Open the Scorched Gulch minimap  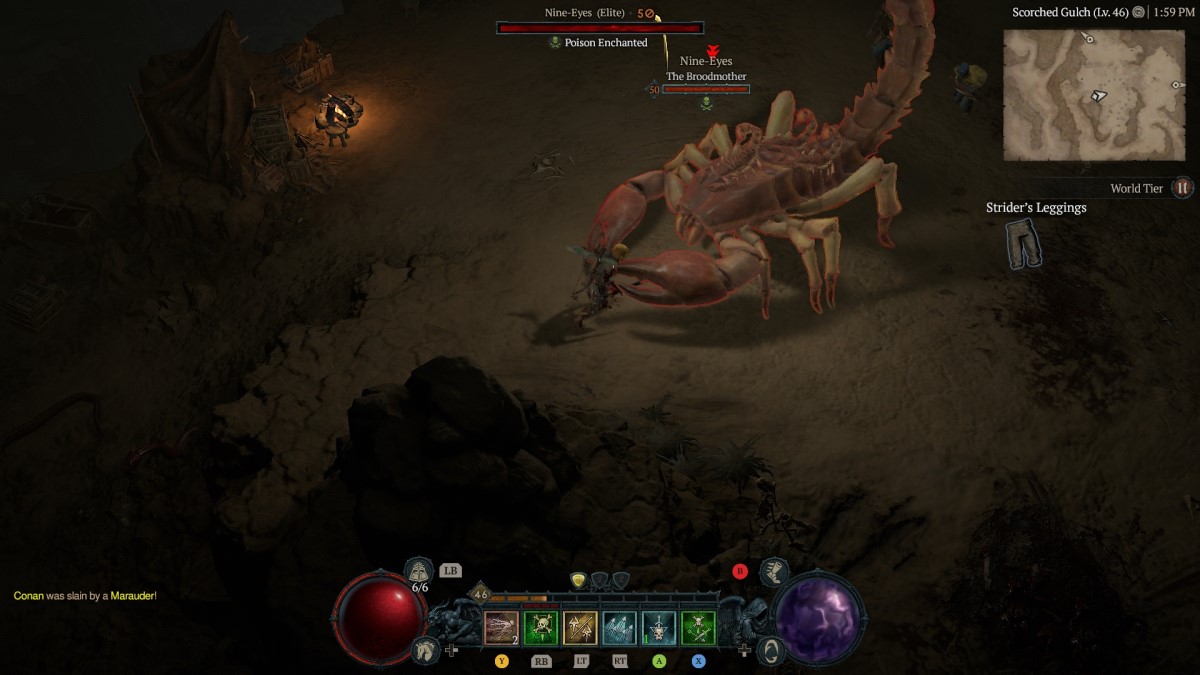point(1094,94)
